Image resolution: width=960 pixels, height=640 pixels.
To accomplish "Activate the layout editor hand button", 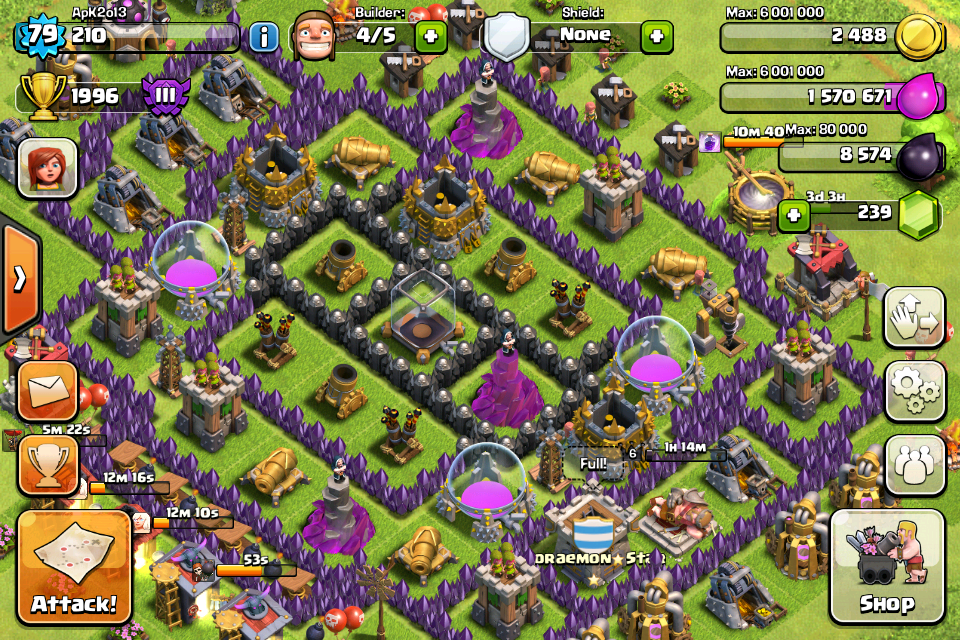I will [915, 318].
